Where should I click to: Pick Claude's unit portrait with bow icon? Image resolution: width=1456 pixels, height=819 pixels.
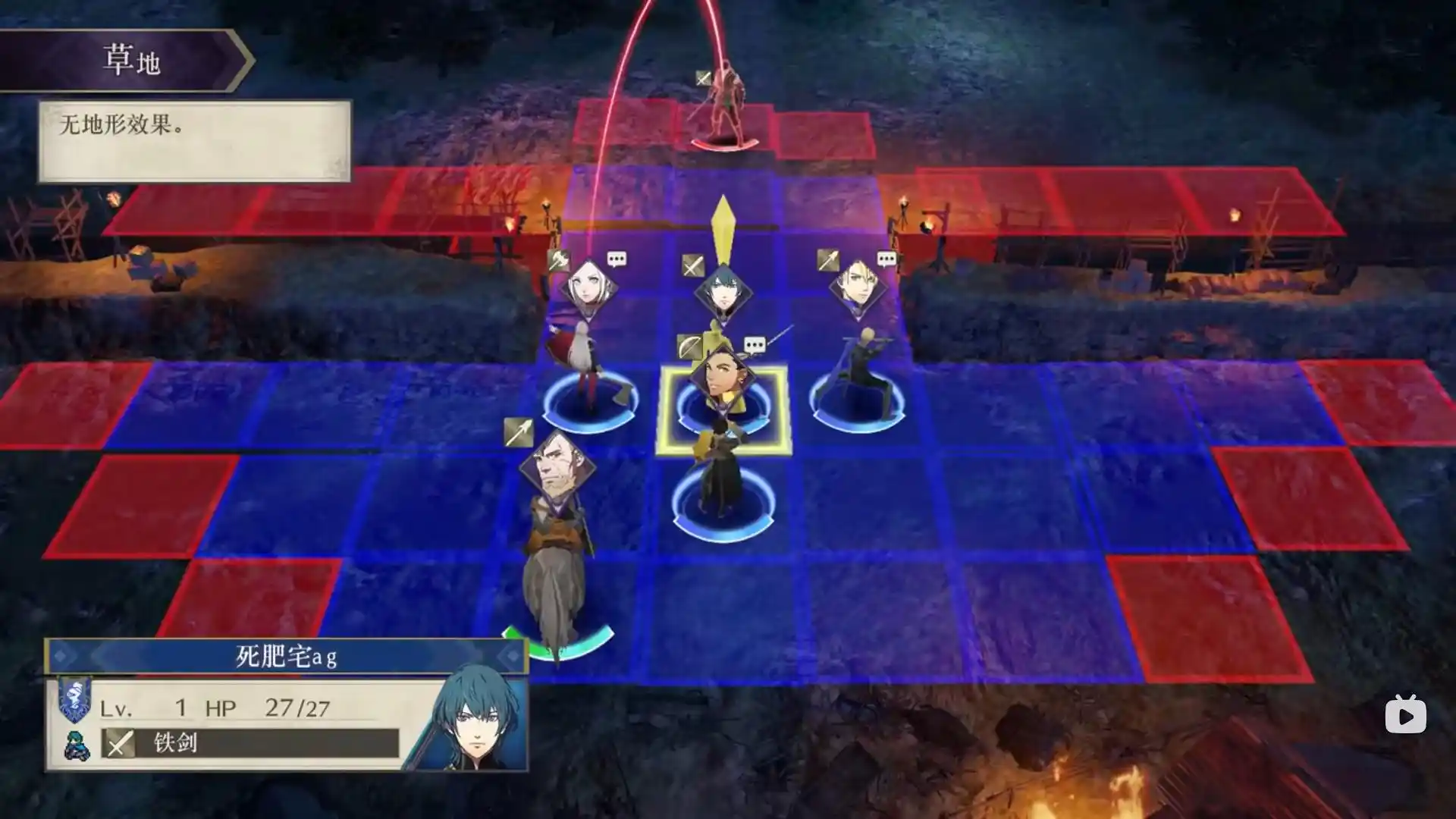pos(721,377)
